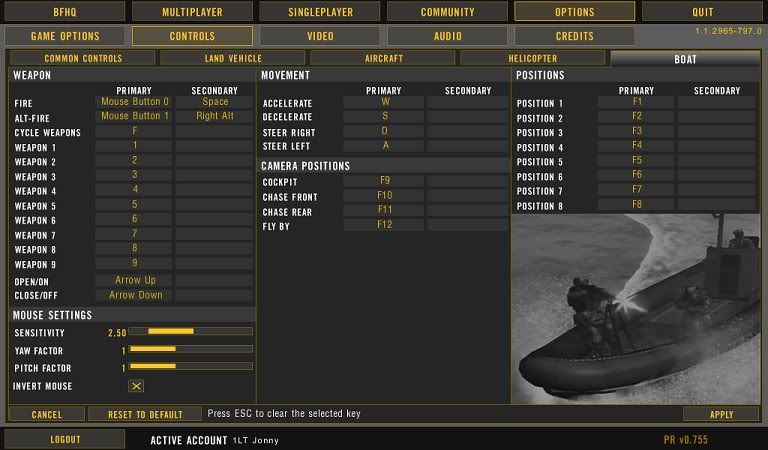
Task: Open the Aircraft controls tab
Action: click(x=382, y=59)
